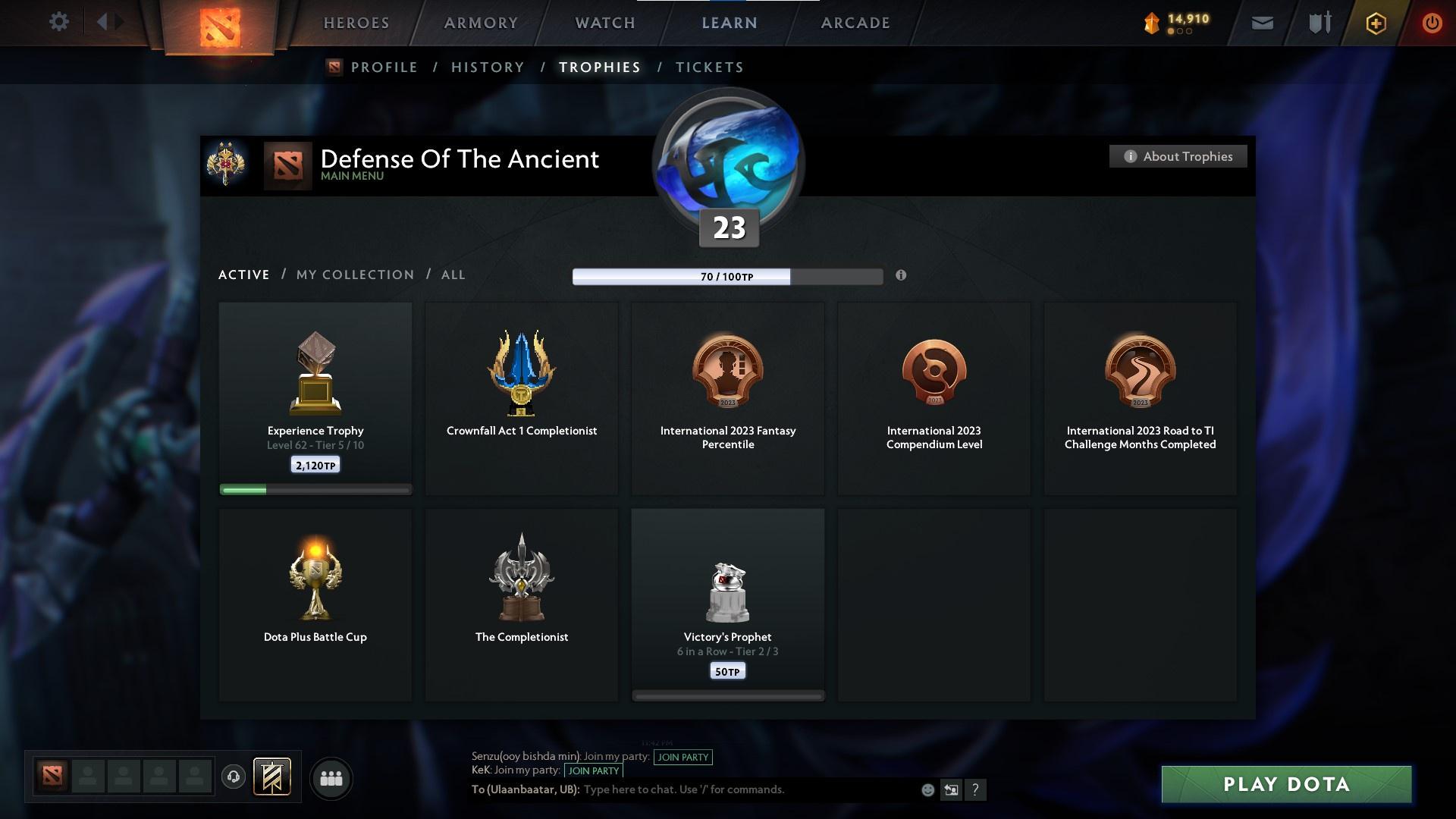Open the gold plus hexagon Dota Plus icon
The height and width of the screenshot is (819, 1456).
[1375, 23]
